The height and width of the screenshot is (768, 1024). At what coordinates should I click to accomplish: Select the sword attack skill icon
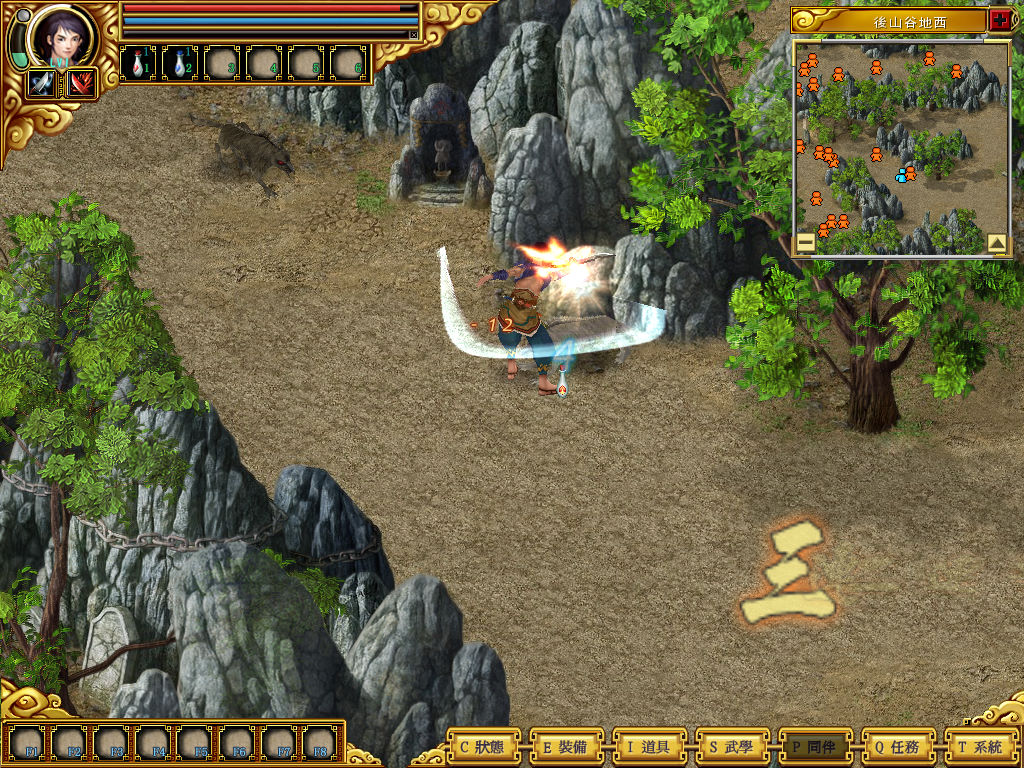(43, 84)
